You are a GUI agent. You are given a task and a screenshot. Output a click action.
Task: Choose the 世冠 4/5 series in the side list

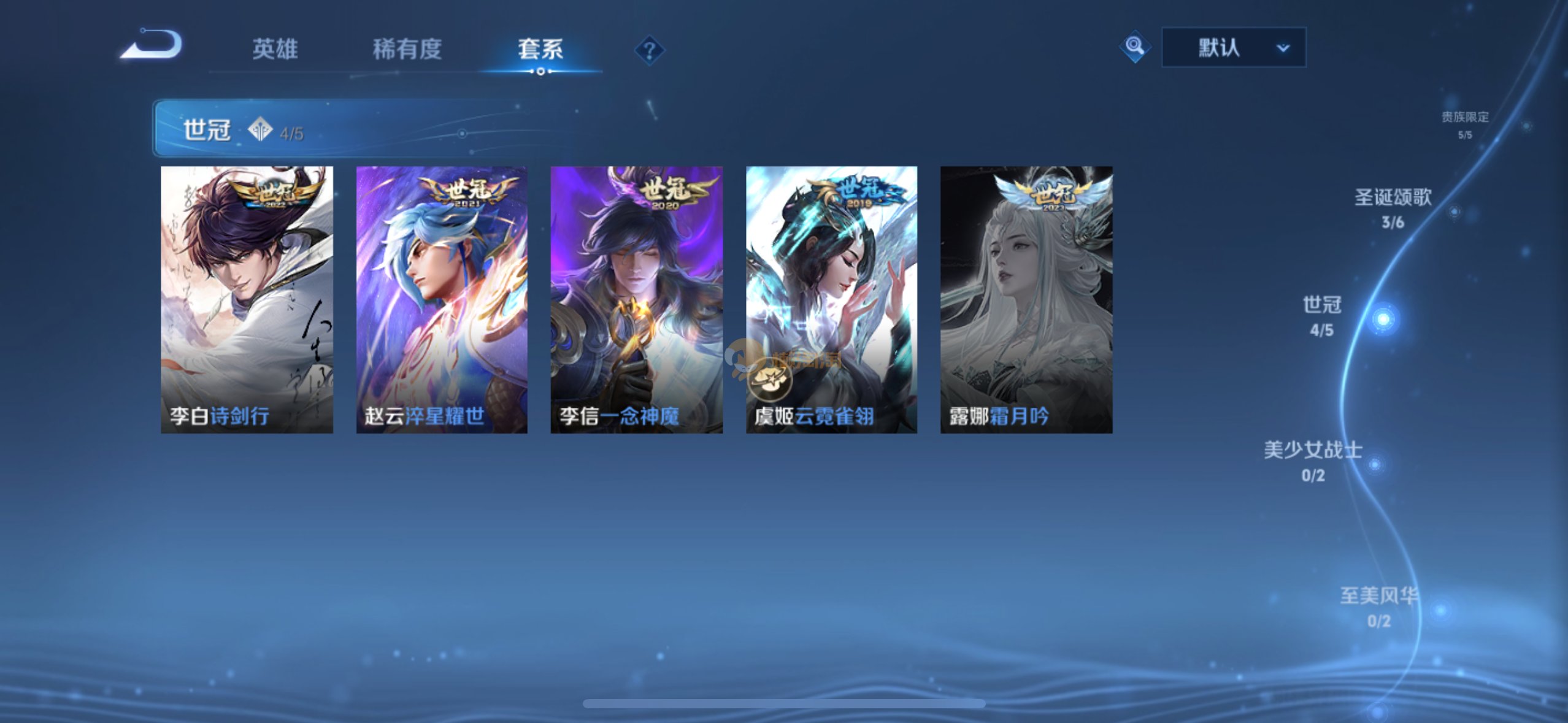(x=1323, y=315)
